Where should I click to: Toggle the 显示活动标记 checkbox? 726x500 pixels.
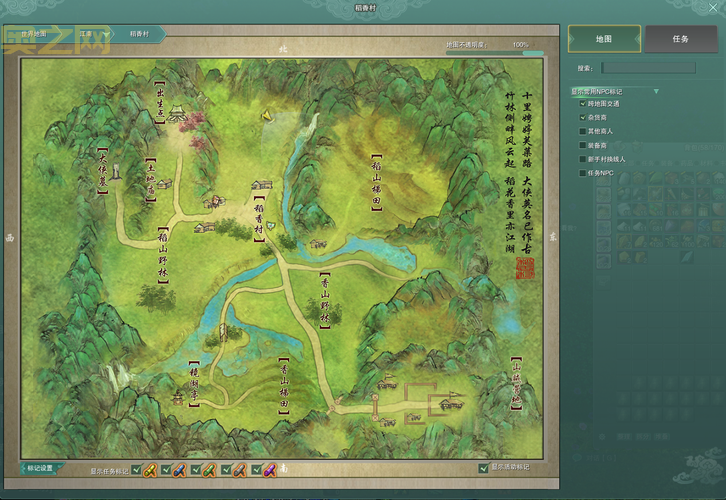(483, 468)
